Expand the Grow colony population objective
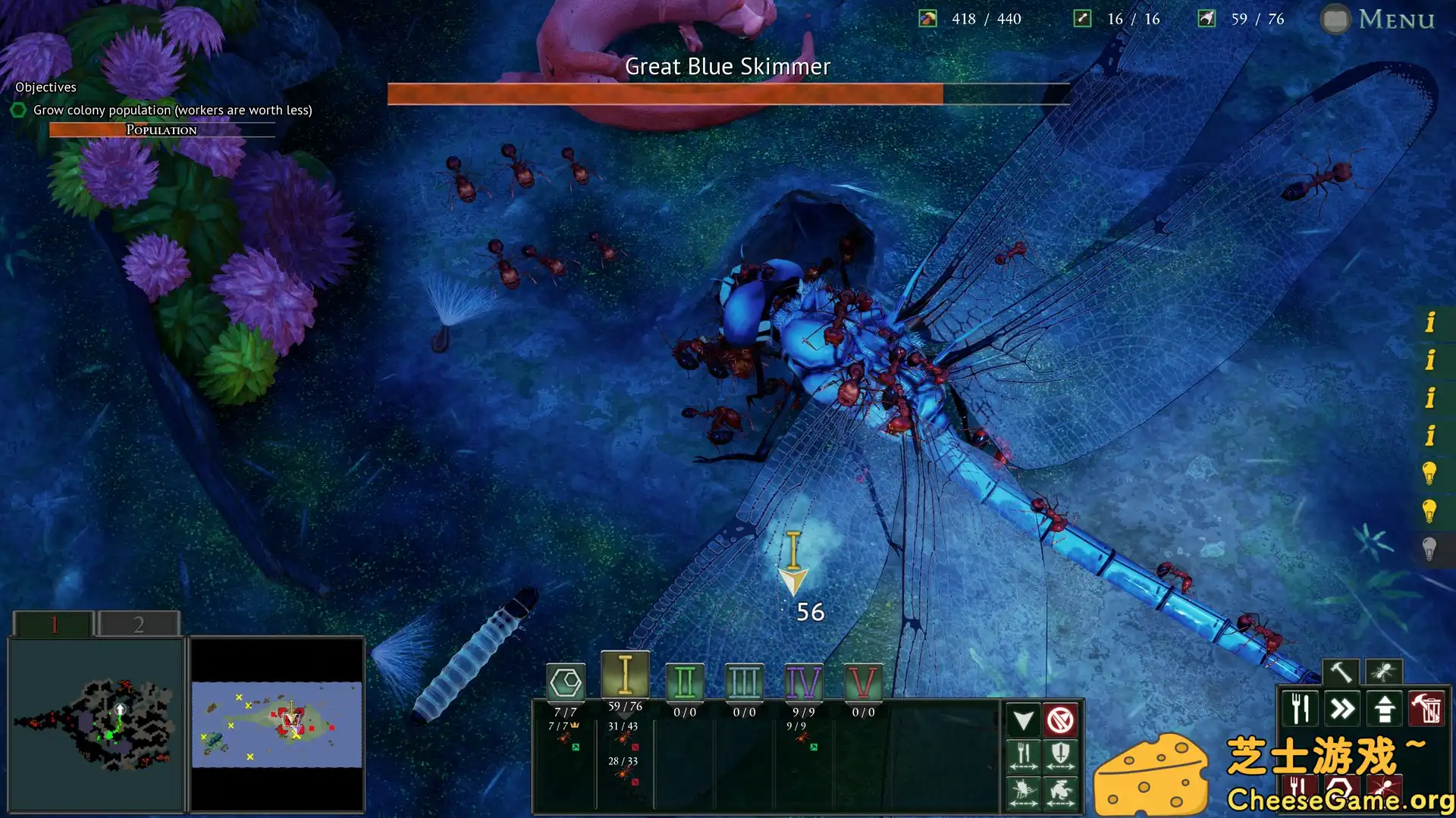 172,110
